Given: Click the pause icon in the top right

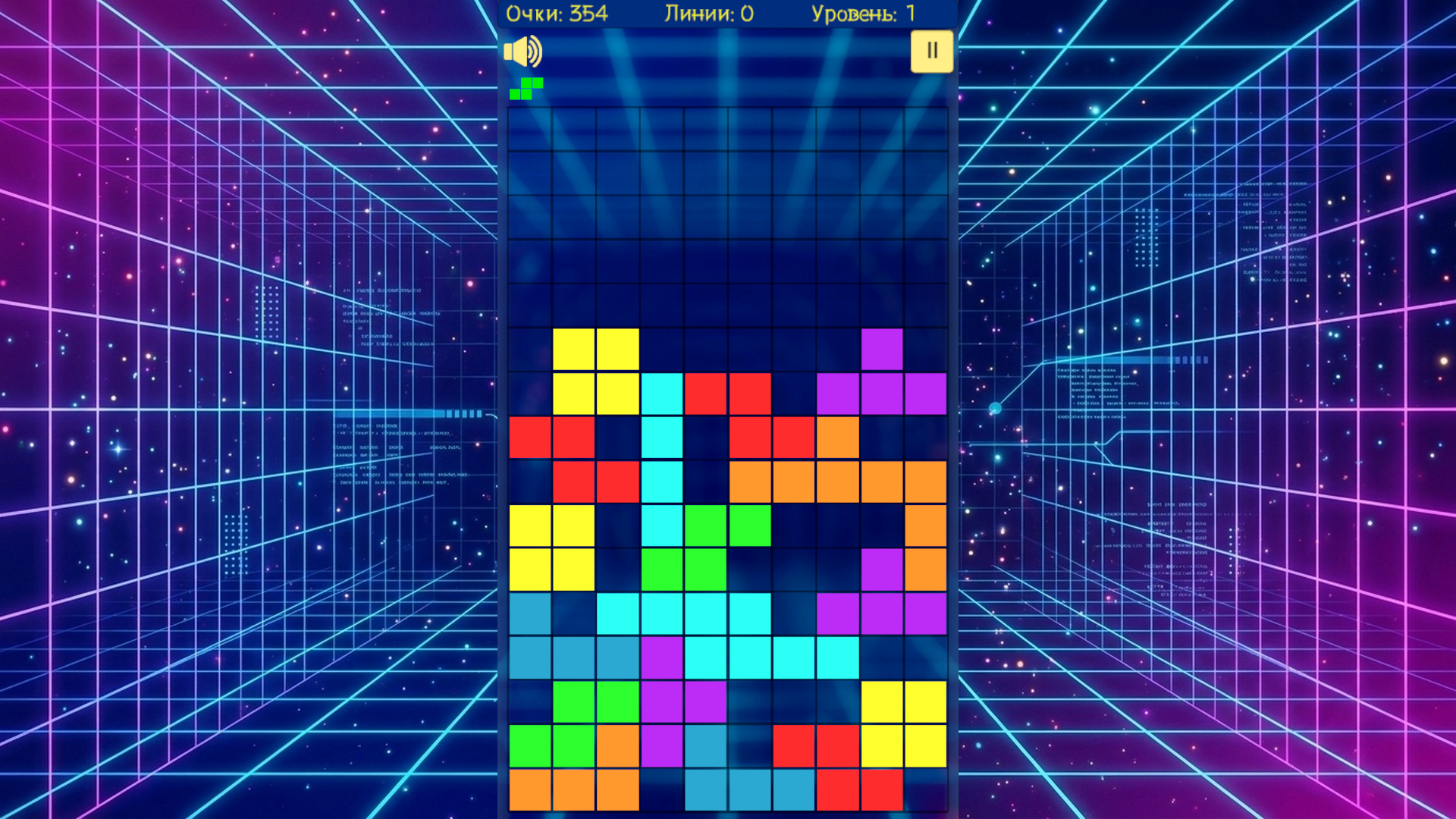Looking at the screenshot, I should click(x=932, y=51).
